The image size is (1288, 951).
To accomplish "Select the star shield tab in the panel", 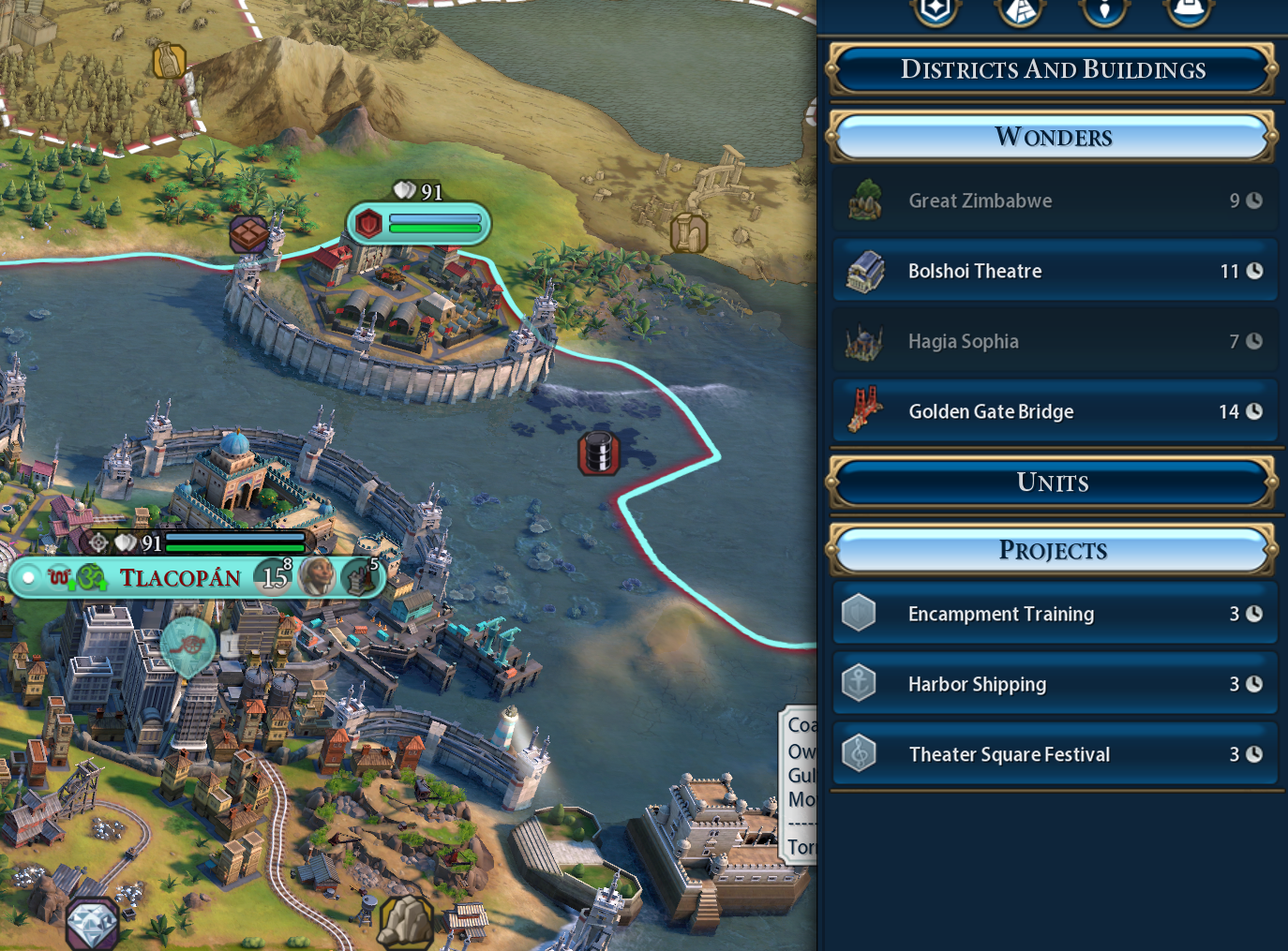I will click(936, 9).
